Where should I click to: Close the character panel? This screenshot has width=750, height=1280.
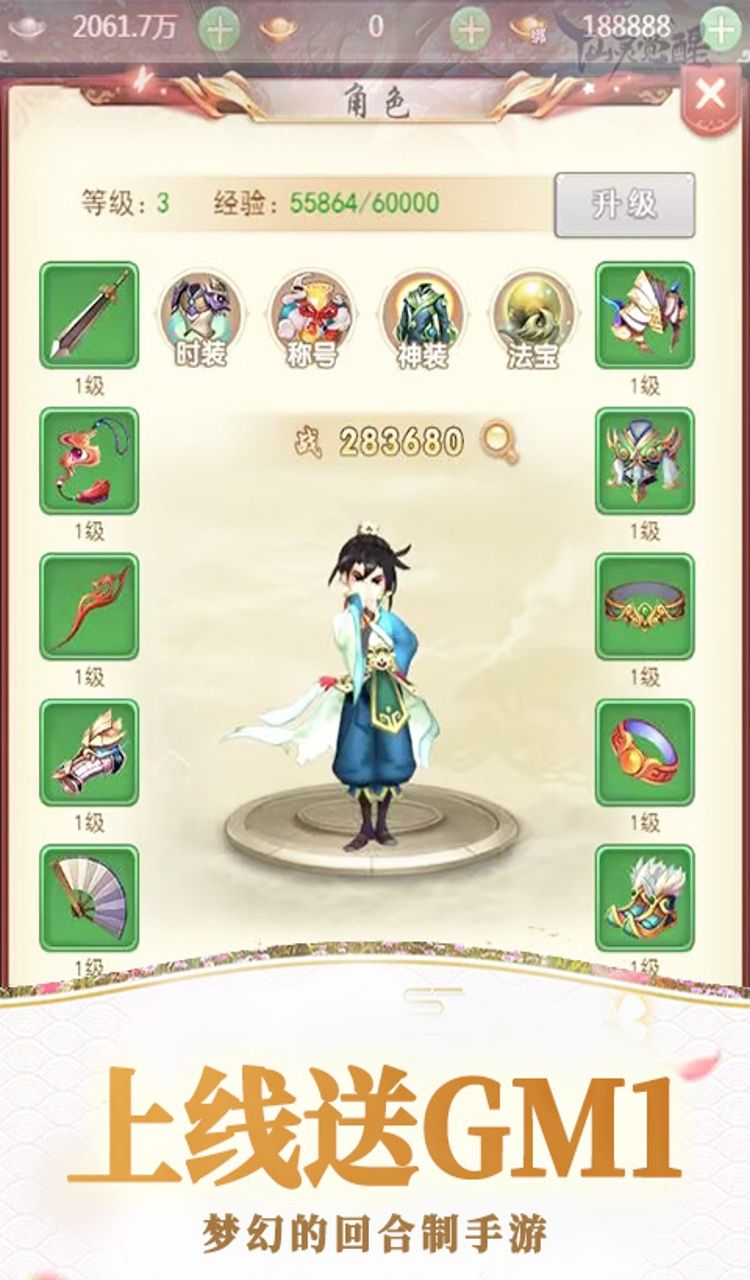coord(710,94)
